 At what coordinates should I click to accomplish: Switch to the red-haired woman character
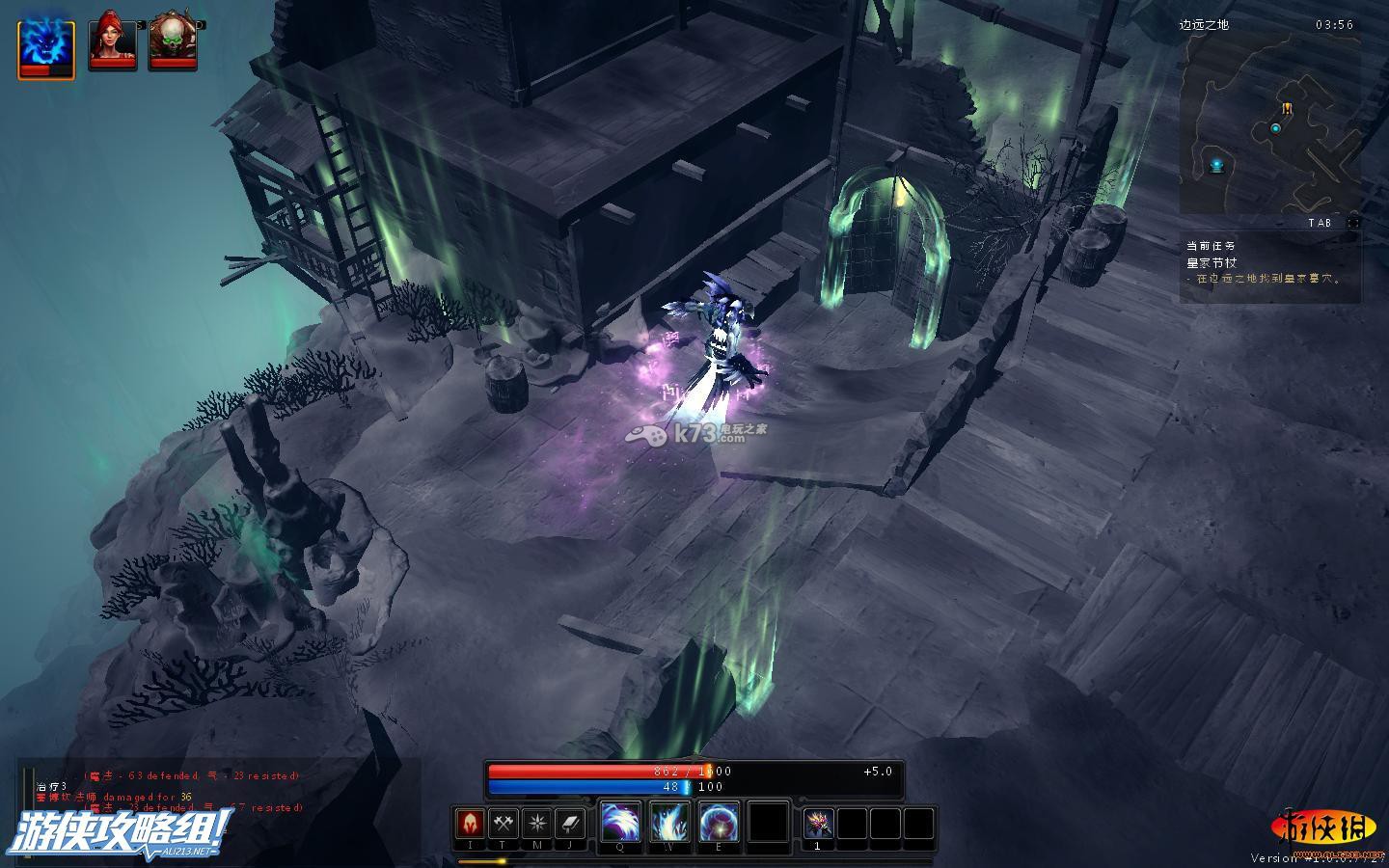tap(112, 41)
